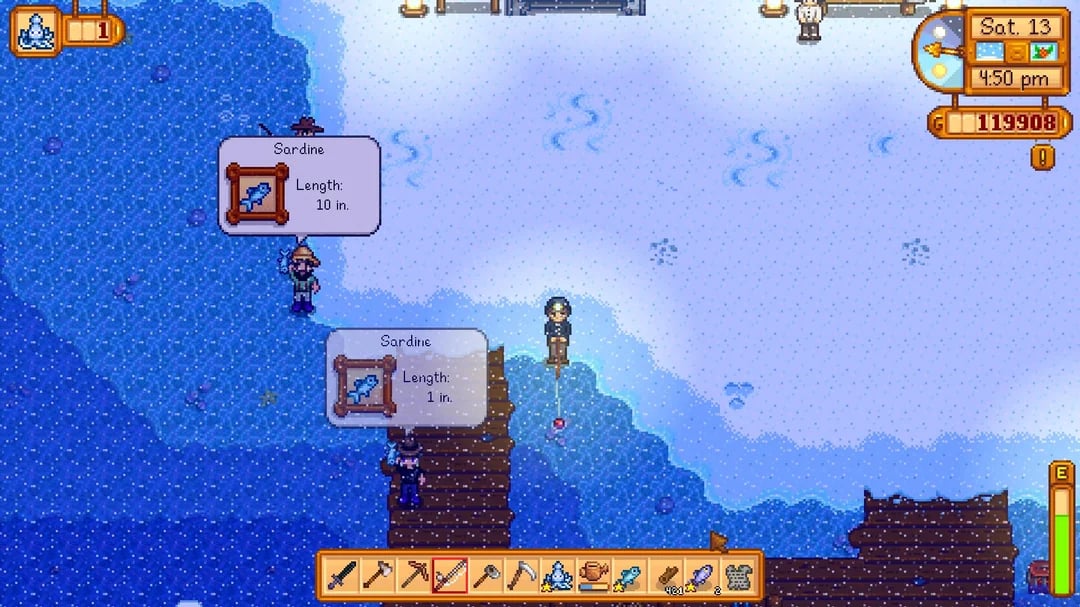Switch to the scythe tool
The image size is (1080, 607).
[x=521, y=576]
